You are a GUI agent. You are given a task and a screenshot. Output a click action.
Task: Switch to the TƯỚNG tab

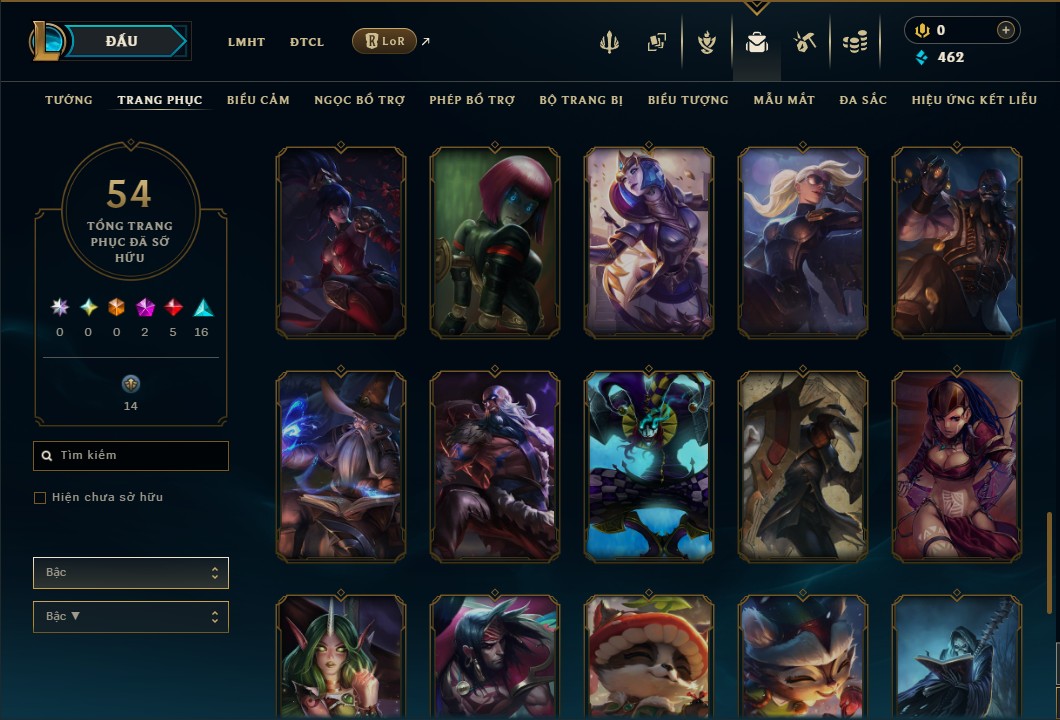(69, 100)
